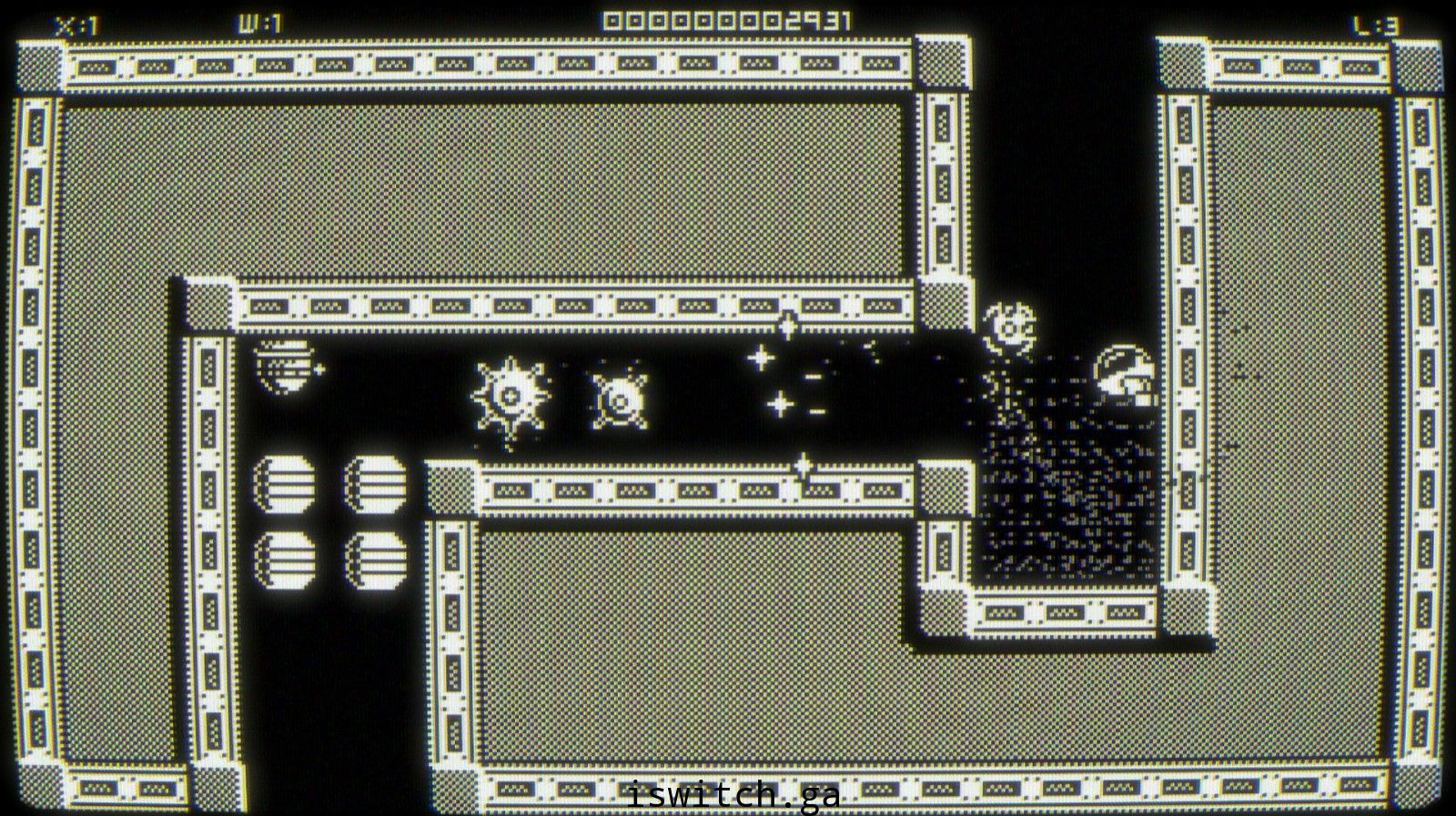This screenshot has width=1456, height=816.
Task: Select the ringed planet sprite on the left
Action: (286, 366)
